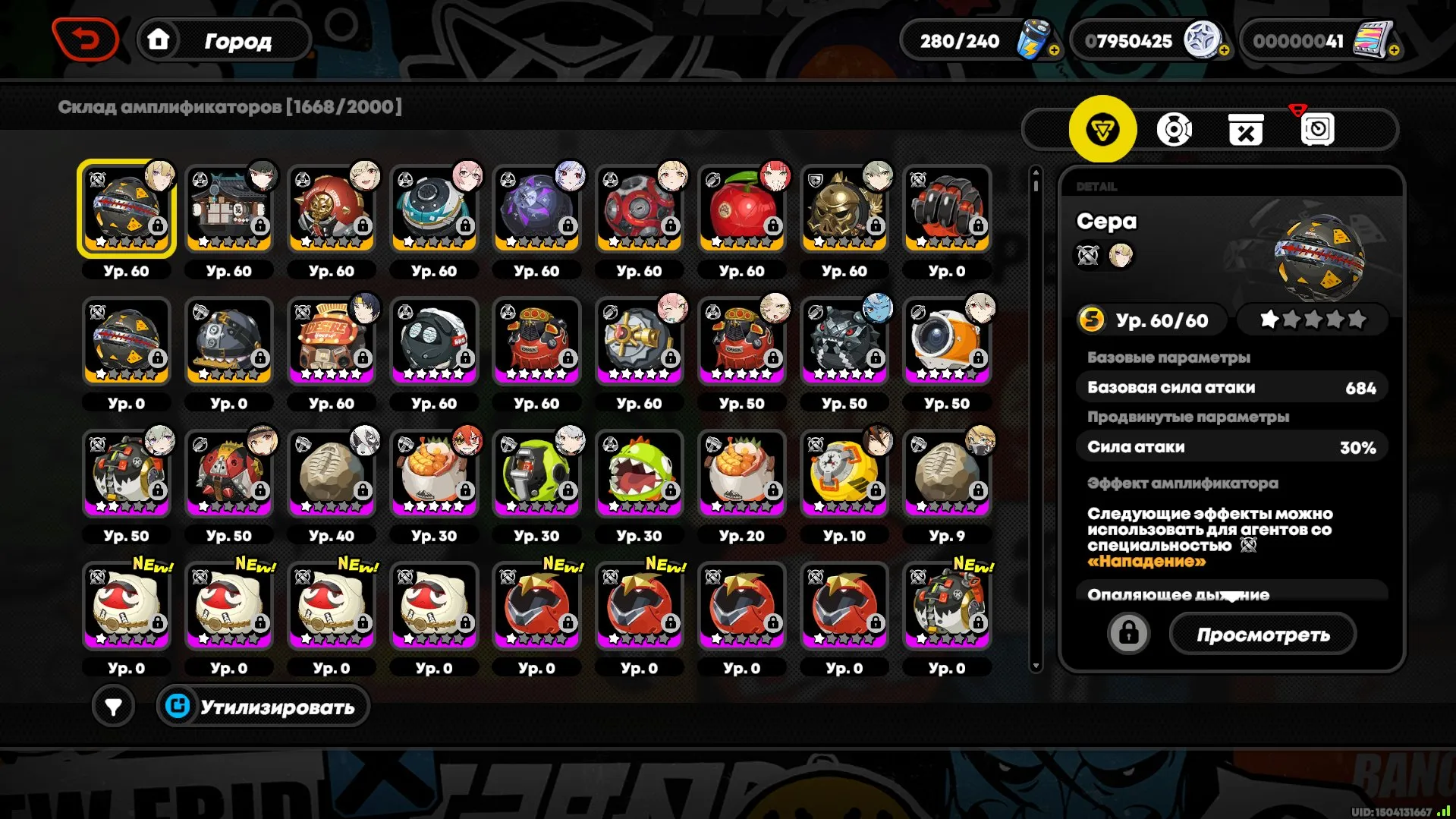Expand details with the Просмотреть button

click(1263, 634)
